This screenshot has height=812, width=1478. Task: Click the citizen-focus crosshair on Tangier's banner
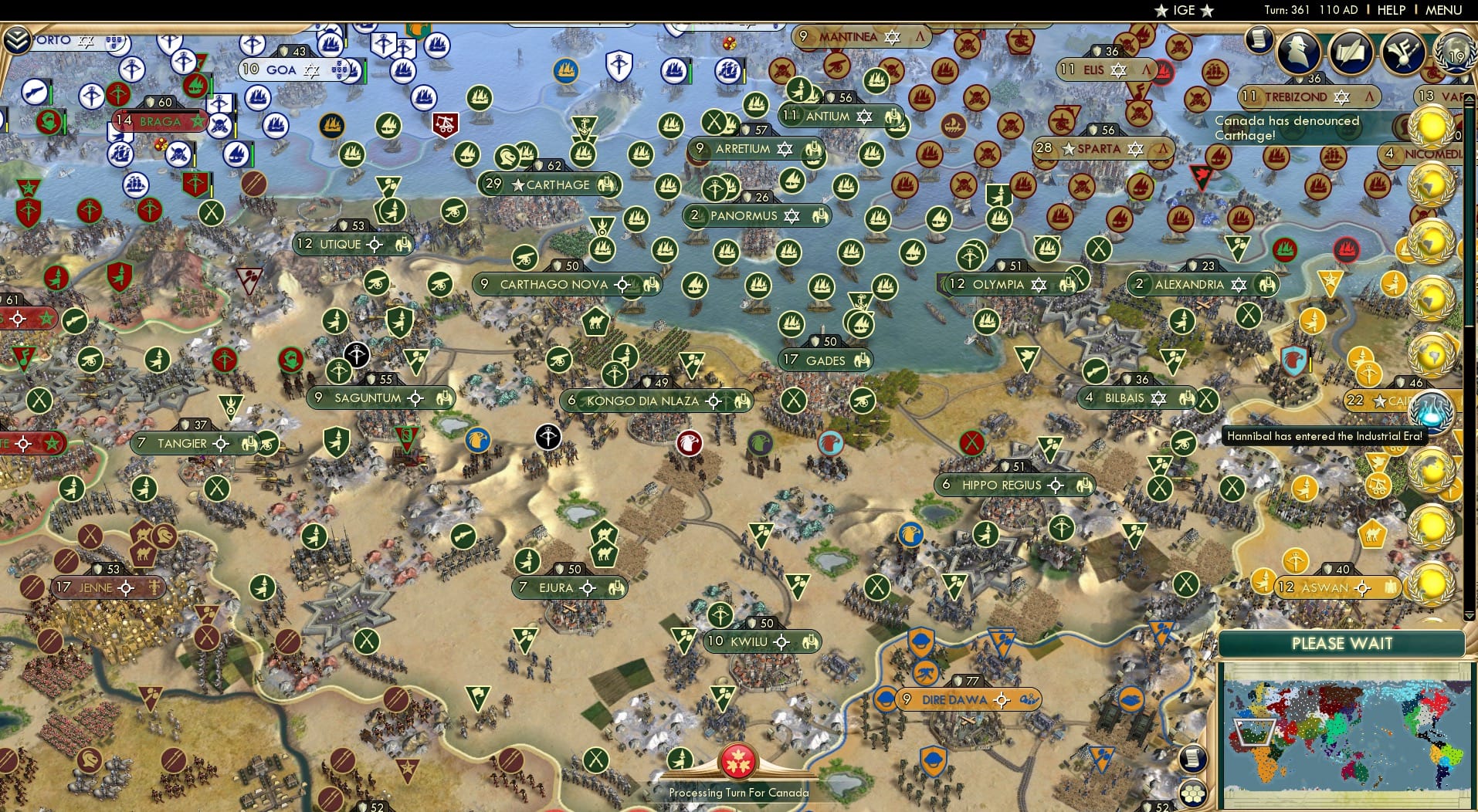pos(222,445)
